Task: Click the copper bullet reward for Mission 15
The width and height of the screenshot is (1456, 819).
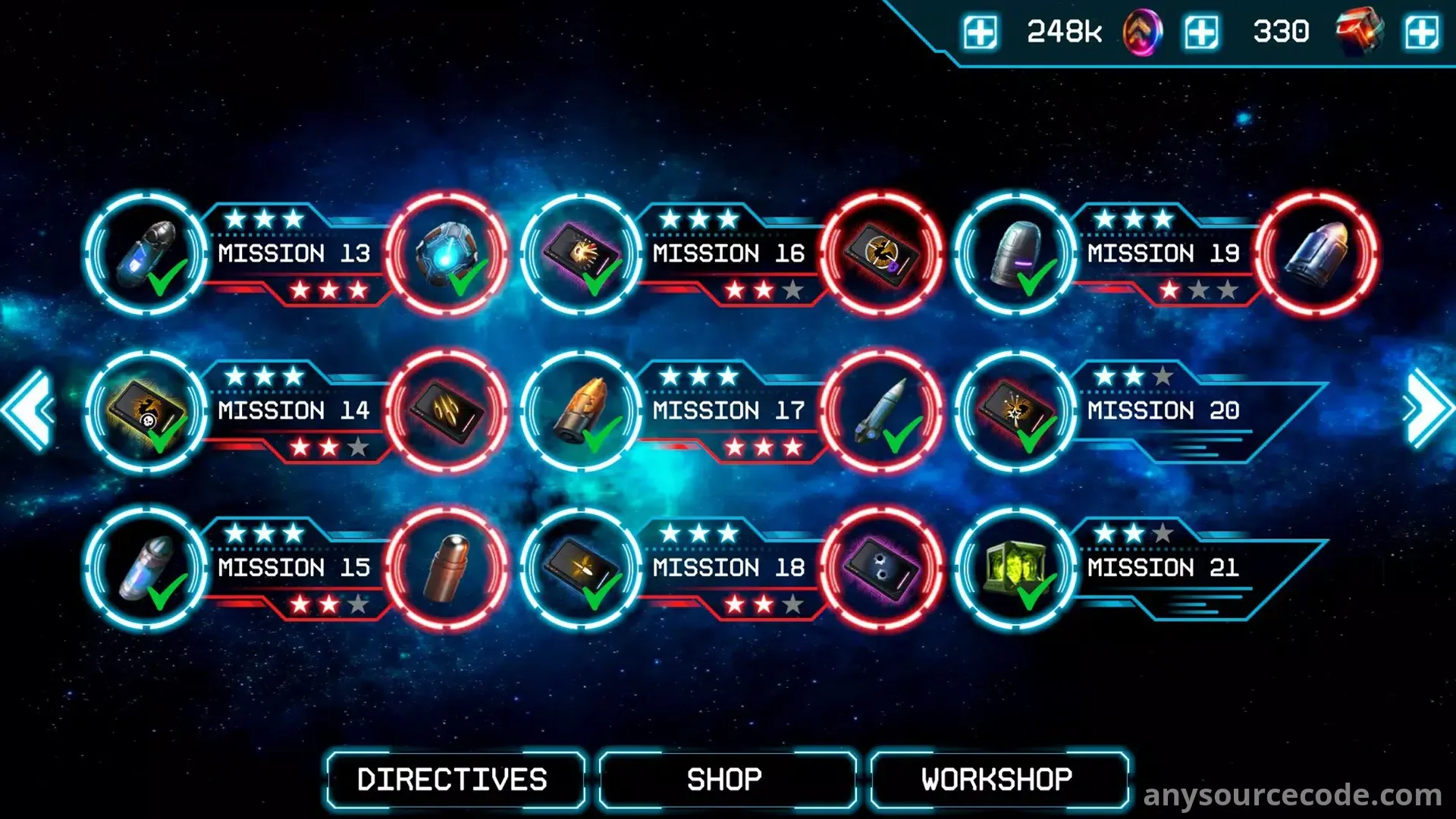Action: point(447,568)
